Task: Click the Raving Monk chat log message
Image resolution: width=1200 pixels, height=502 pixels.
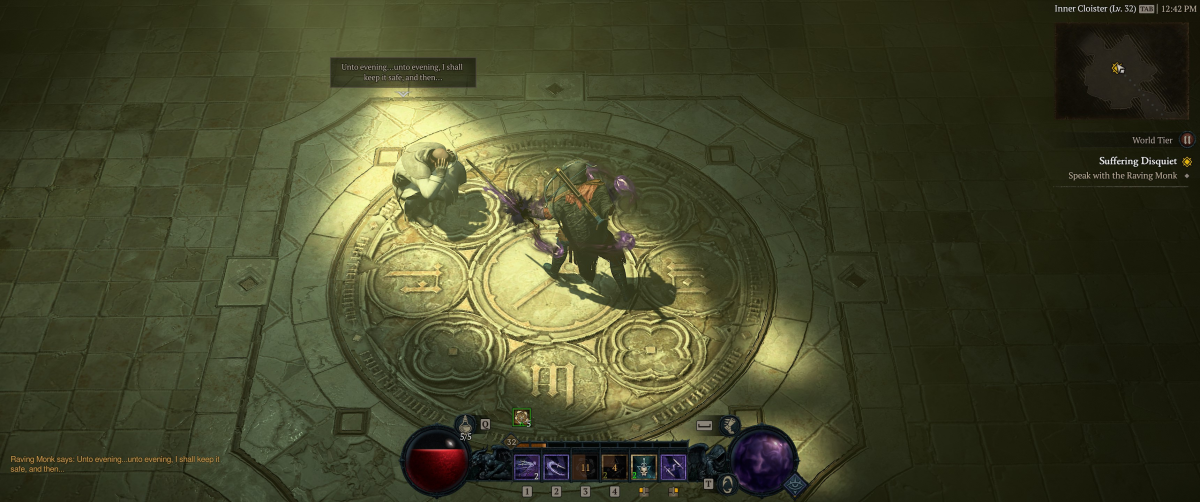Action: coord(115,463)
